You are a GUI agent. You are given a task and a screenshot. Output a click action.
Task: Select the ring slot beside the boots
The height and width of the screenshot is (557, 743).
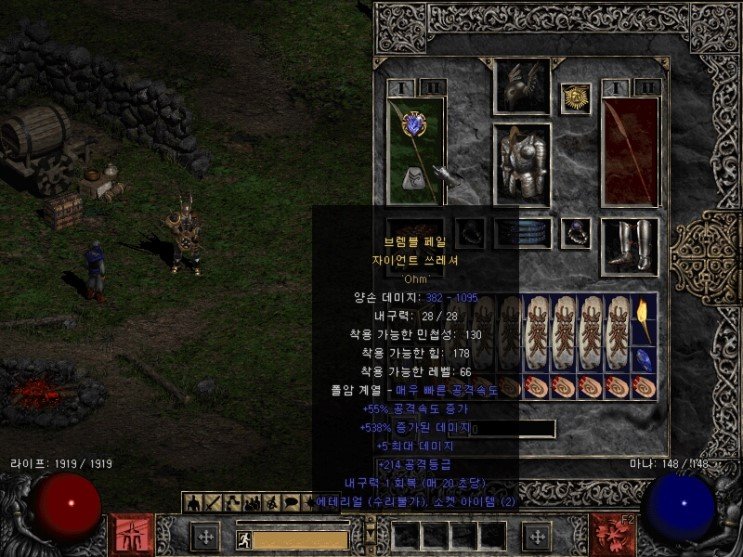pyautogui.click(x=575, y=233)
